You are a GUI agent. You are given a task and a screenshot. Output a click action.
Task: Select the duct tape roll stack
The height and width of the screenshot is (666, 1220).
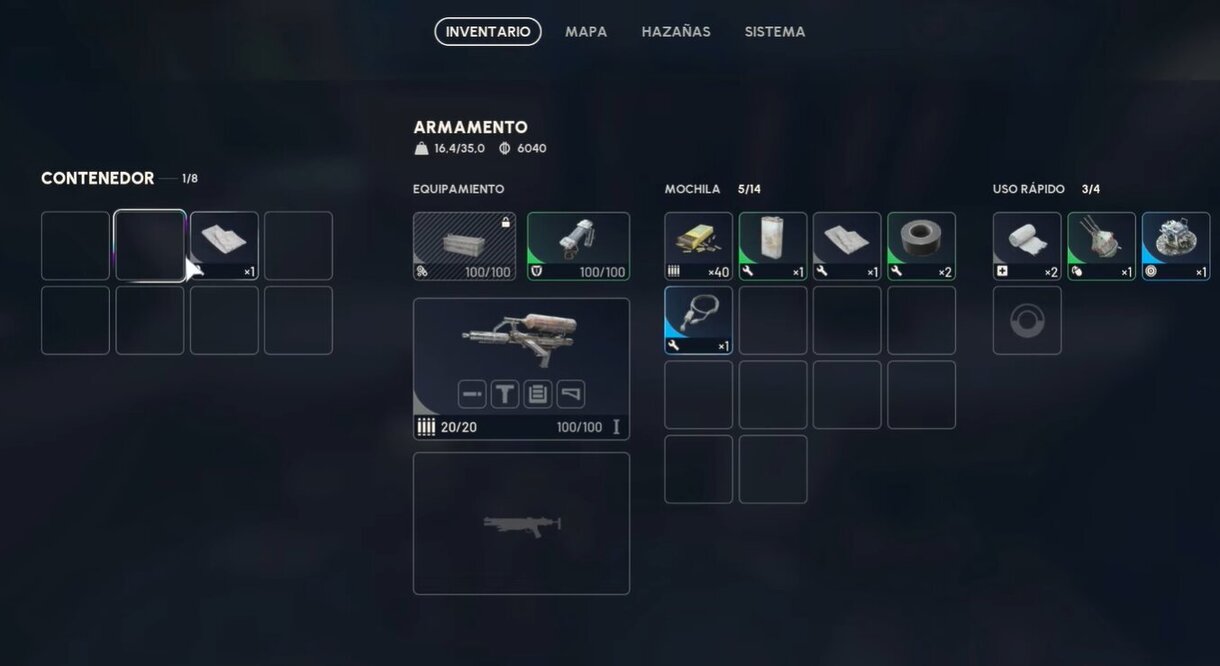pyautogui.click(x=921, y=246)
